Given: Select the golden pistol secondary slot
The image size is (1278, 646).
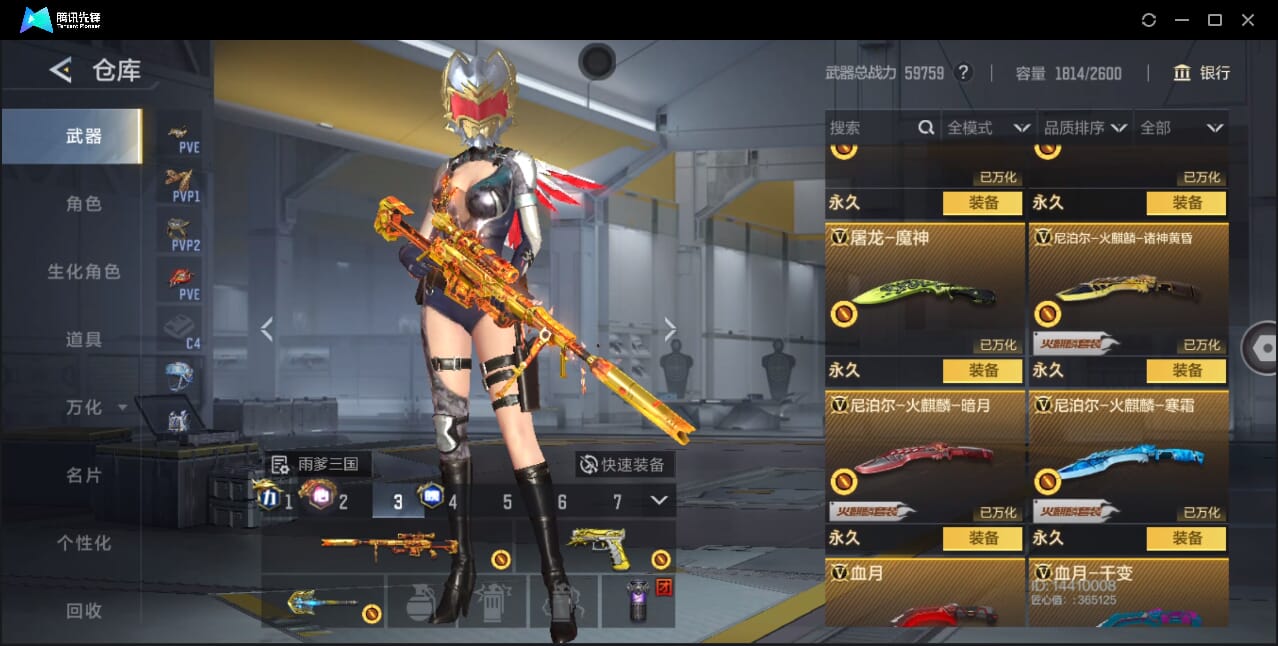Looking at the screenshot, I should tap(598, 547).
